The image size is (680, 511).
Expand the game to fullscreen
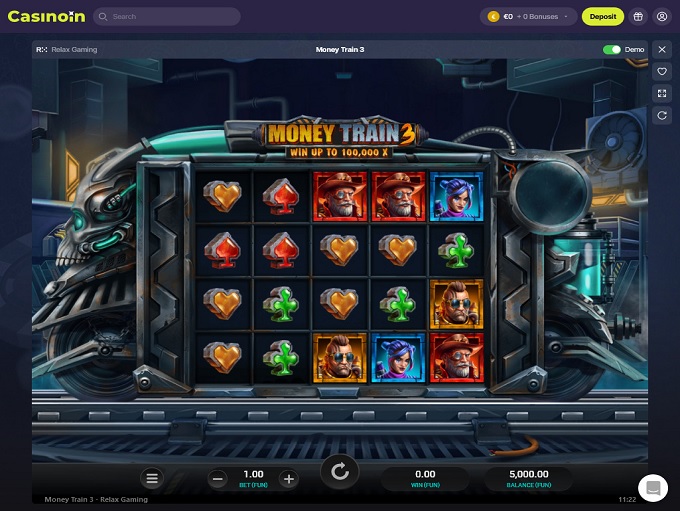click(662, 94)
